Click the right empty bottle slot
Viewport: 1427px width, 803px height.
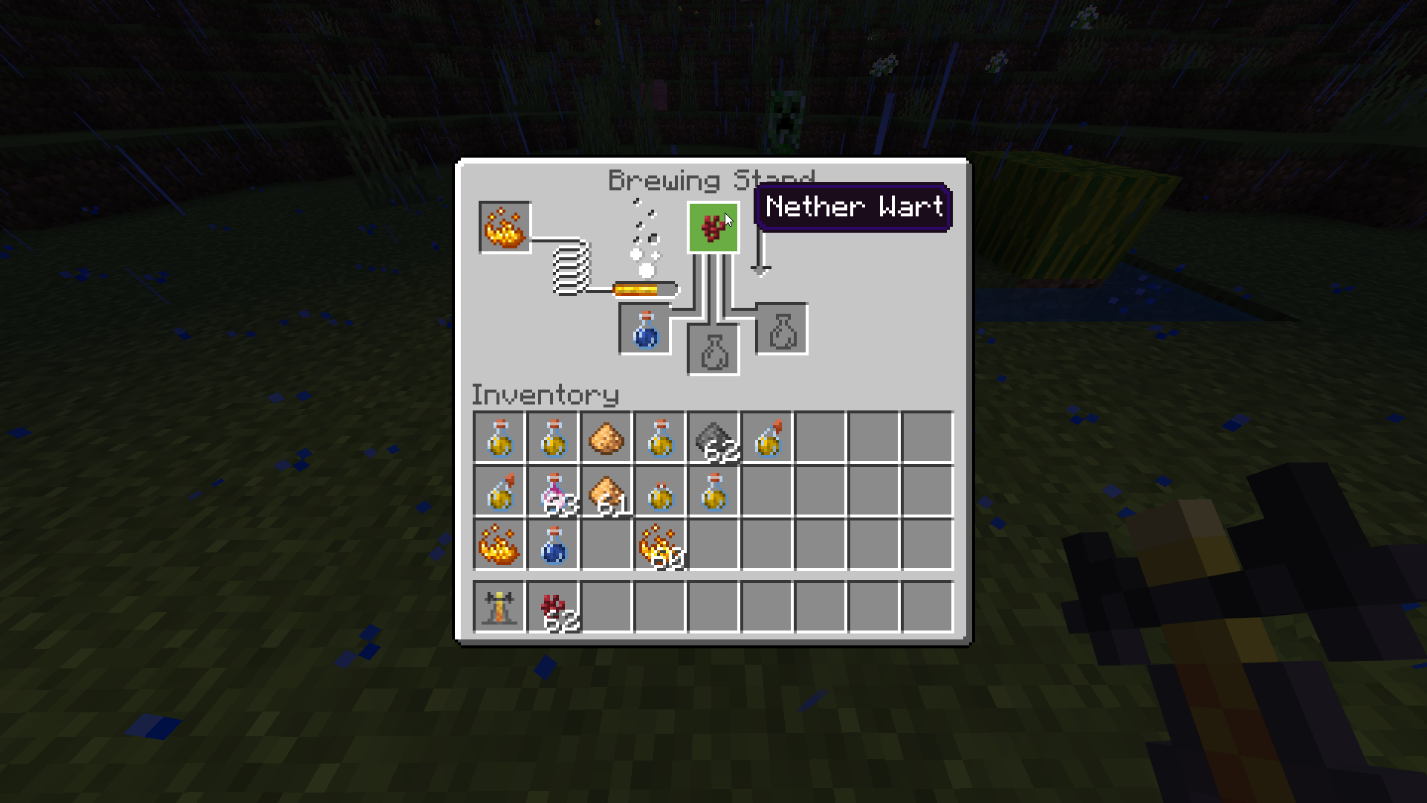tap(781, 328)
